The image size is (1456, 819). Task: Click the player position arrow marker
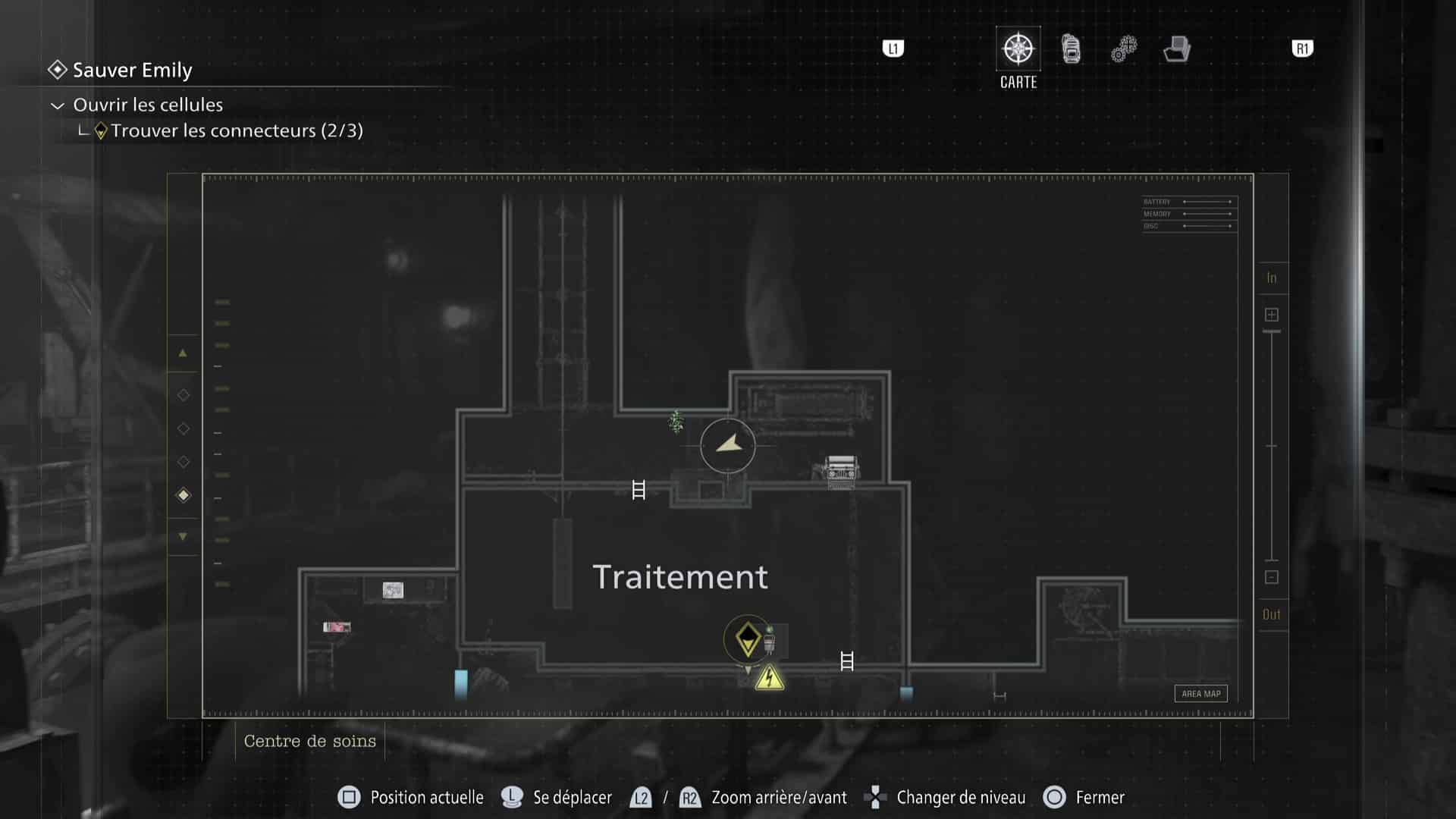pos(727,445)
